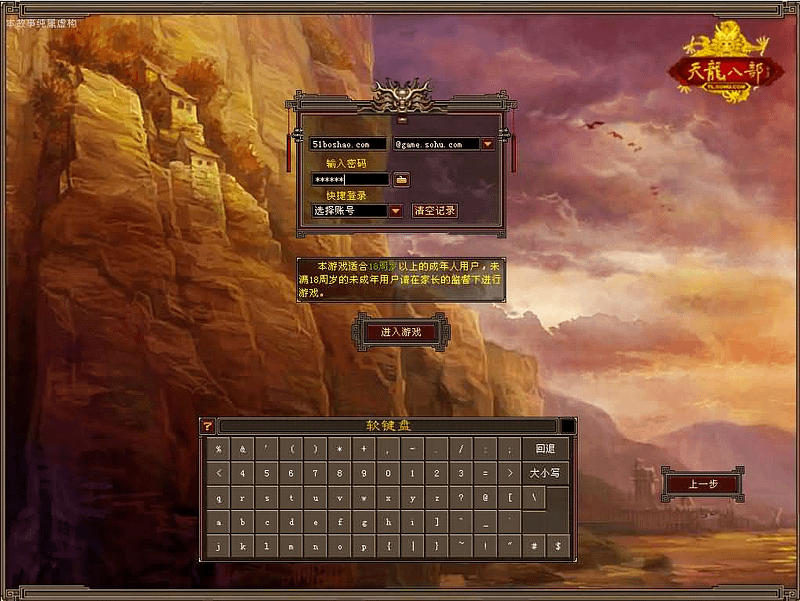Select the @ key on soft keyboard
This screenshot has width=800, height=601.
point(485,497)
